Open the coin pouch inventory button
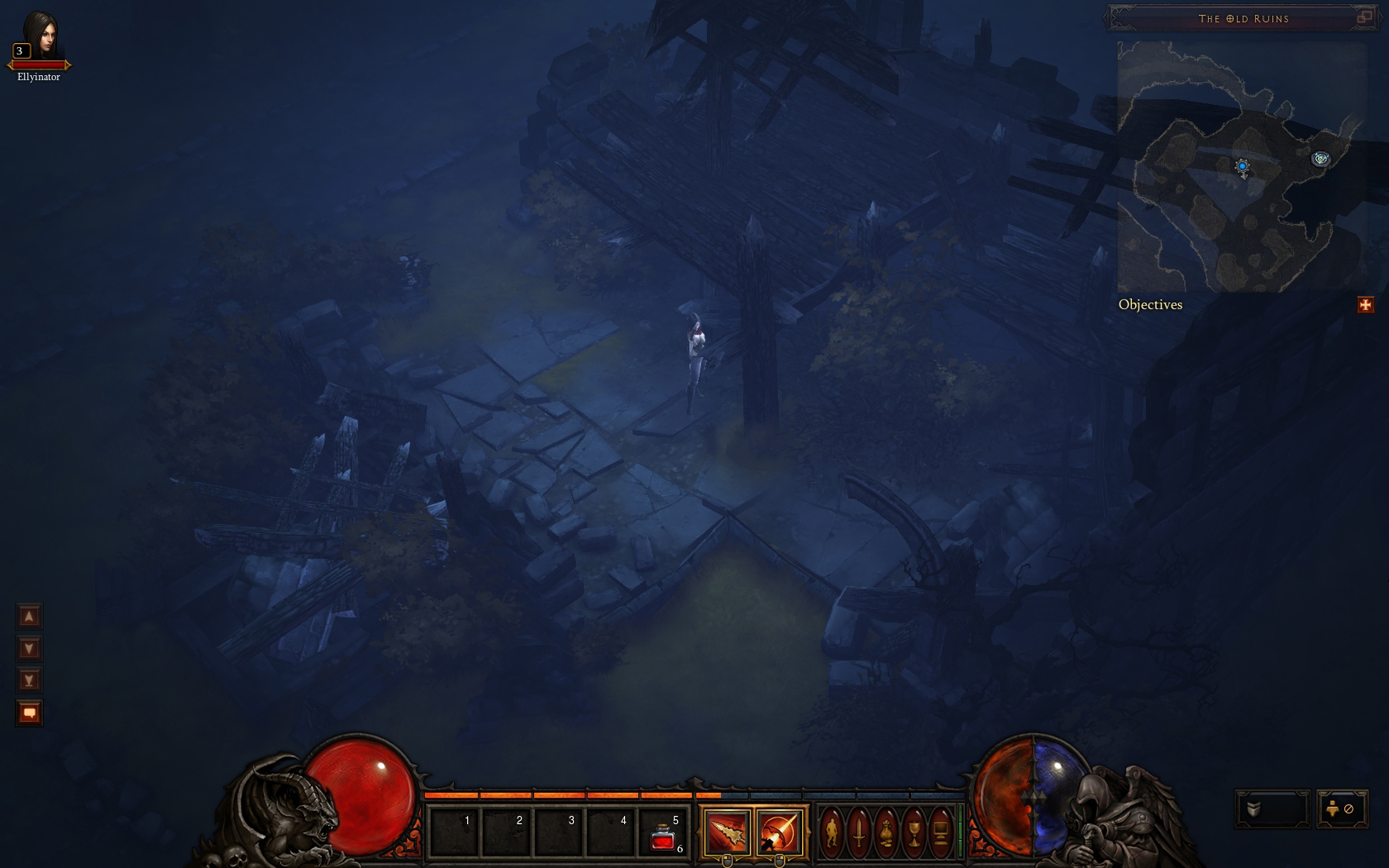The height and width of the screenshot is (868, 1389). click(x=886, y=832)
